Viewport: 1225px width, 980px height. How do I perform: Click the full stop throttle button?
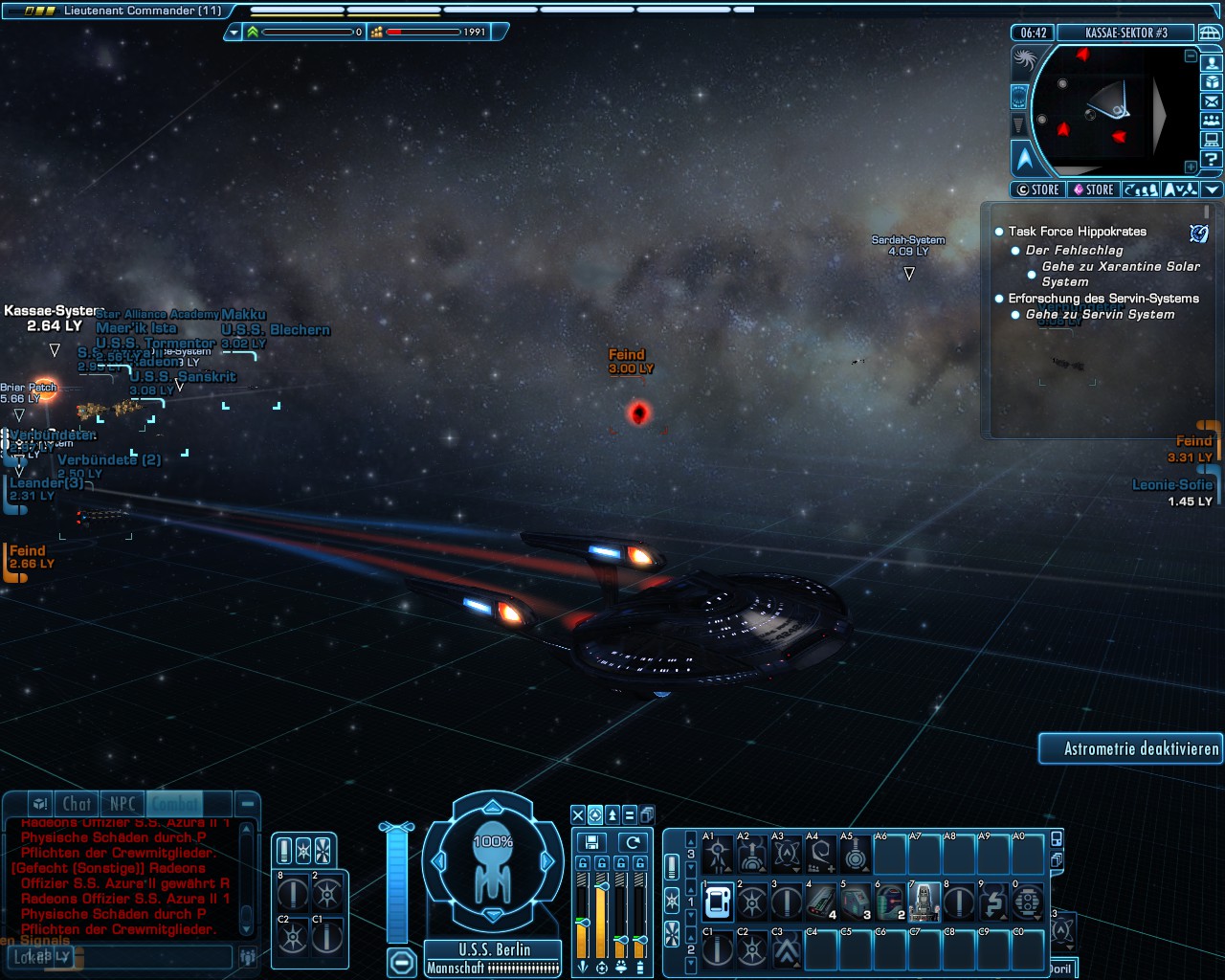click(402, 962)
